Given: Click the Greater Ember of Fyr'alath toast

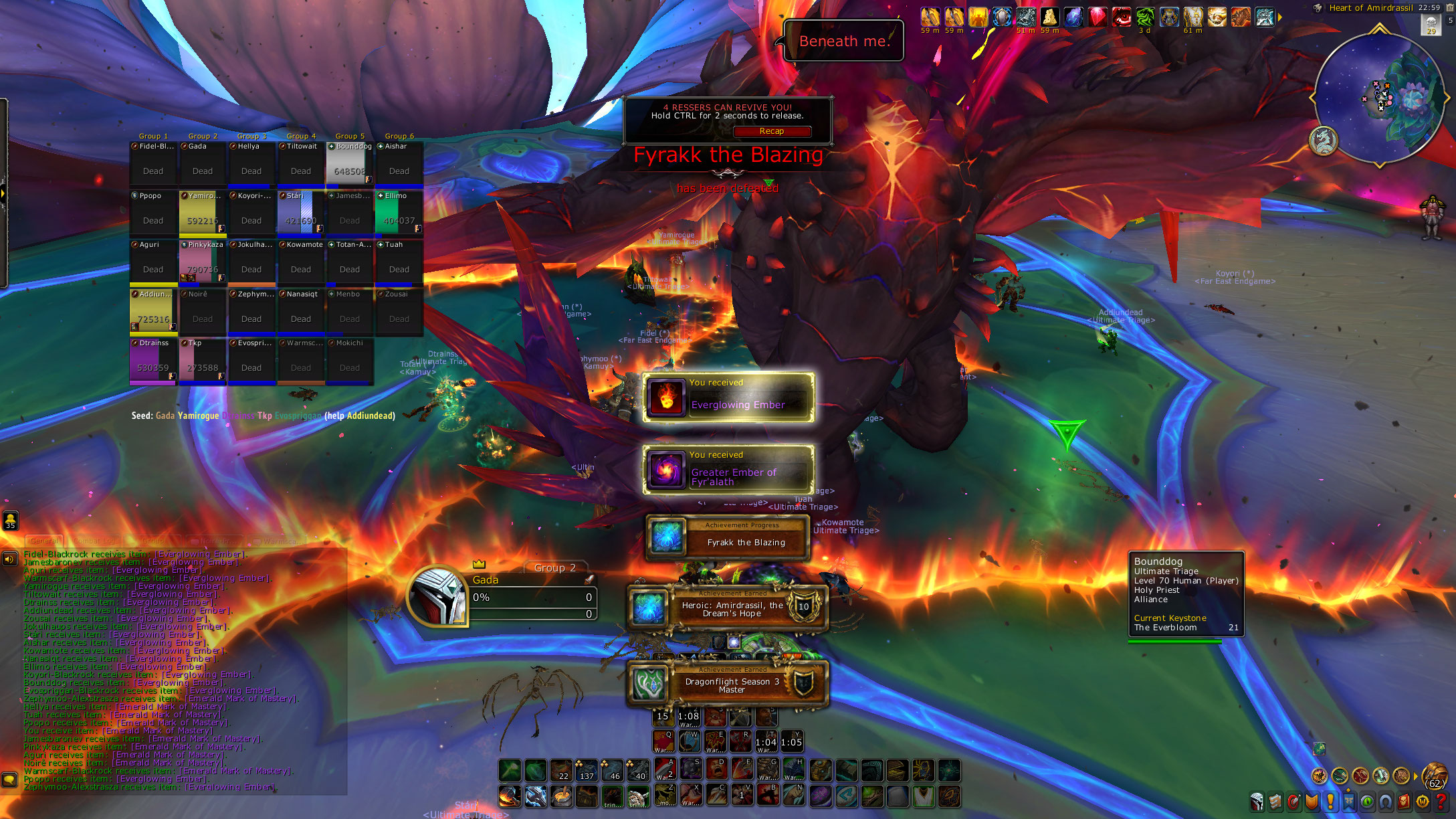Looking at the screenshot, I should pyautogui.click(x=728, y=470).
